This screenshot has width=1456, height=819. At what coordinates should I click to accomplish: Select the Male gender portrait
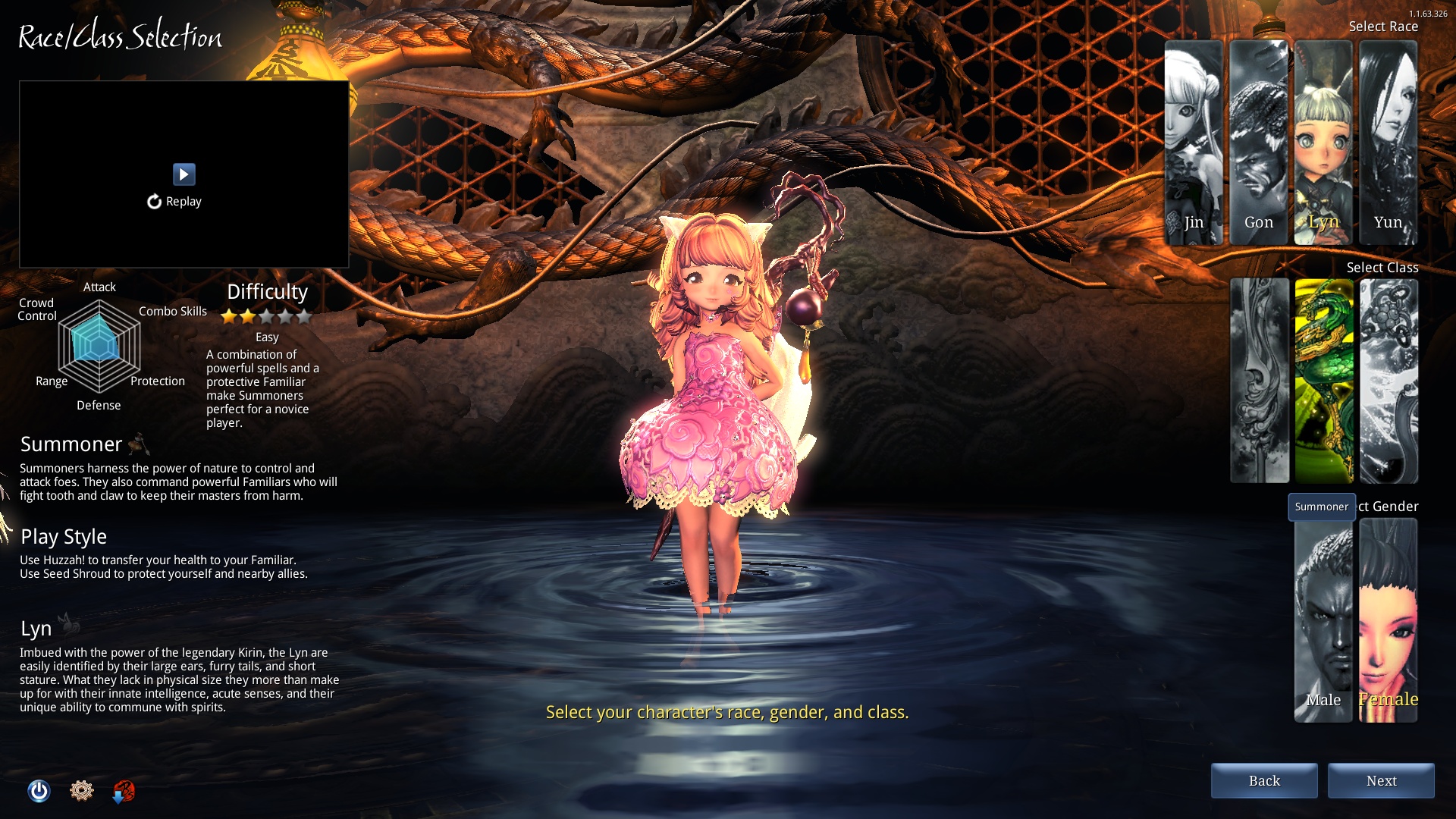pos(1323,620)
